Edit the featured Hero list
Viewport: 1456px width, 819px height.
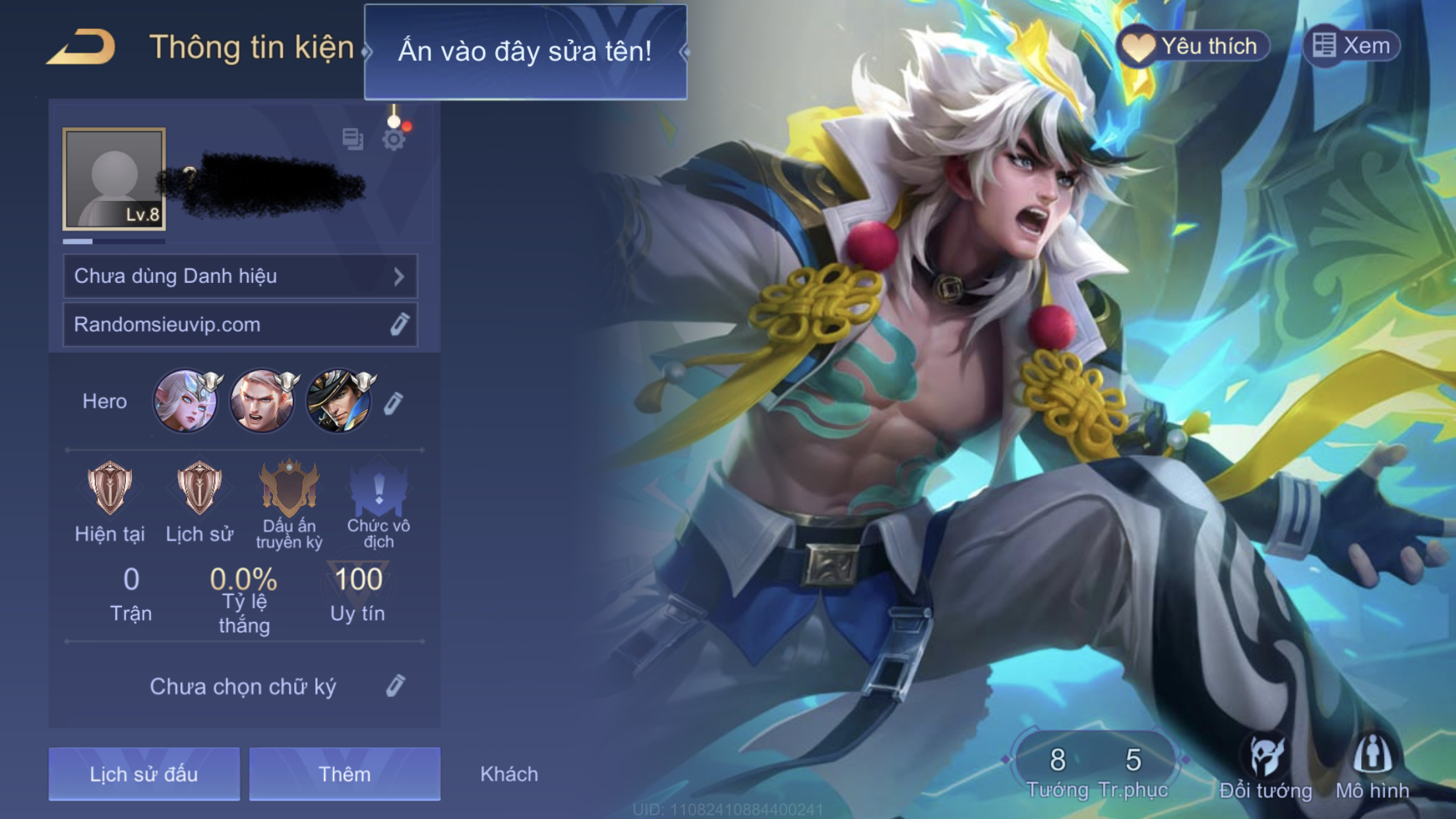pos(394,403)
